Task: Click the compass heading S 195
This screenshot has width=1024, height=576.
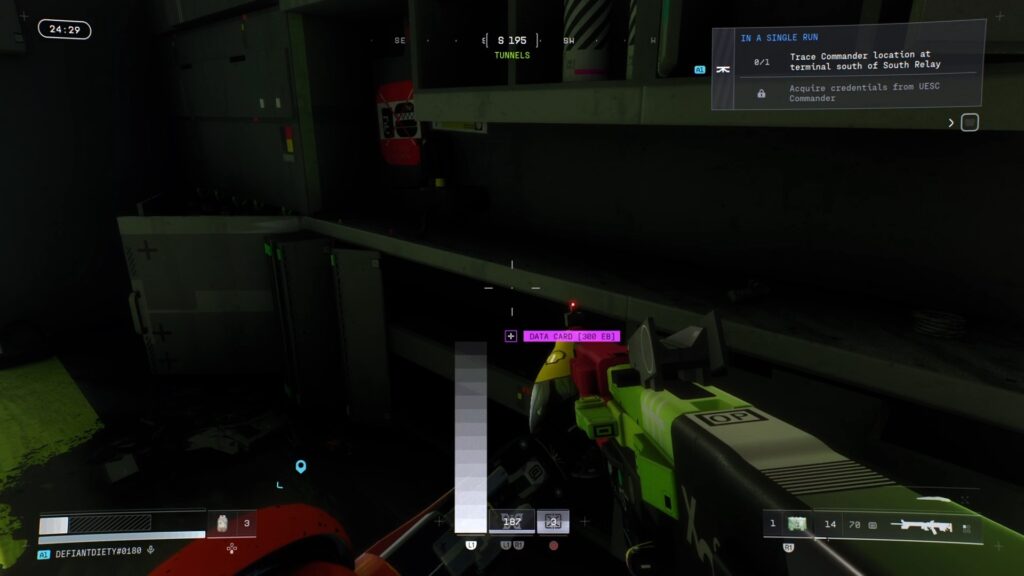Action: point(511,41)
